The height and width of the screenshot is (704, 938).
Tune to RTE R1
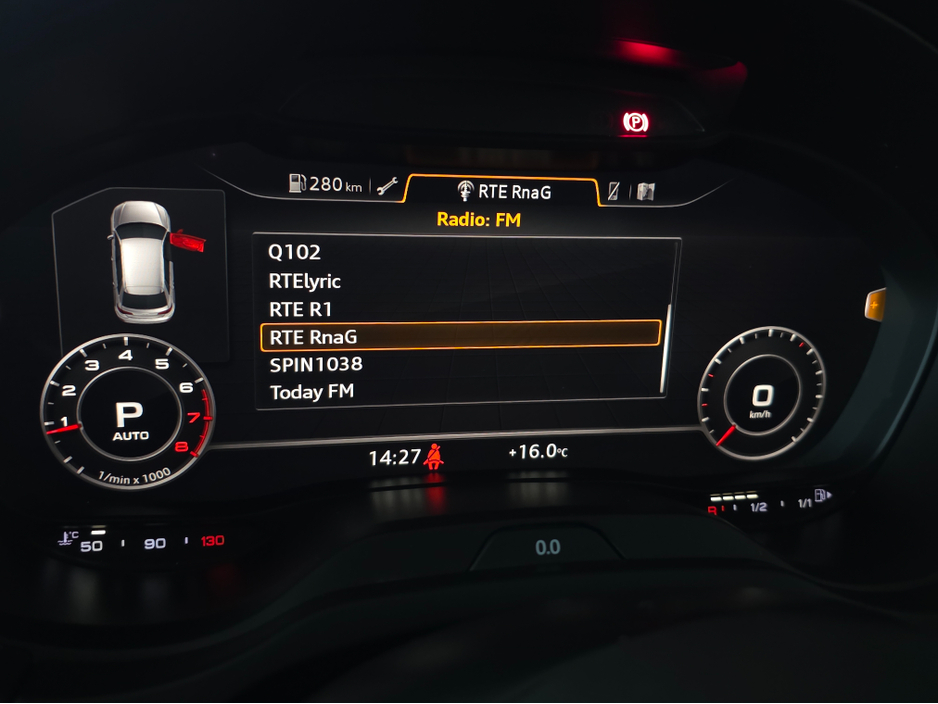coord(300,309)
